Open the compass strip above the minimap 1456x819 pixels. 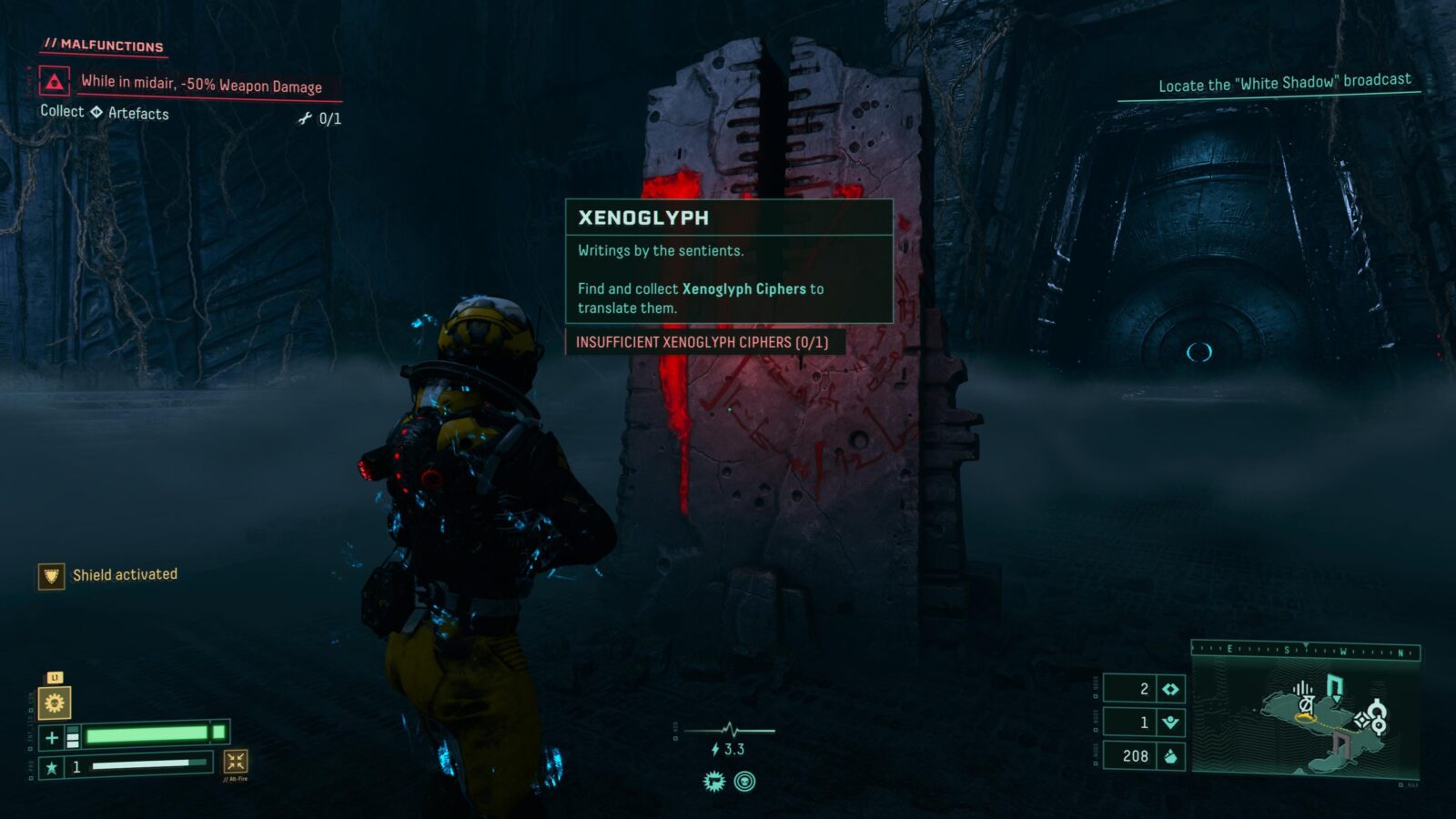coord(1306,650)
